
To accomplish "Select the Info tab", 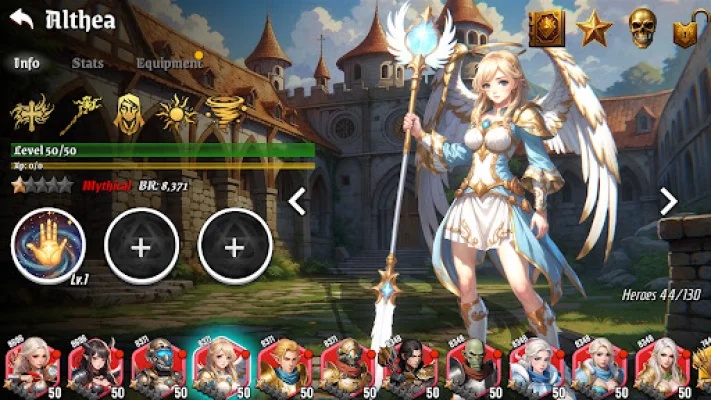I will pos(27,62).
